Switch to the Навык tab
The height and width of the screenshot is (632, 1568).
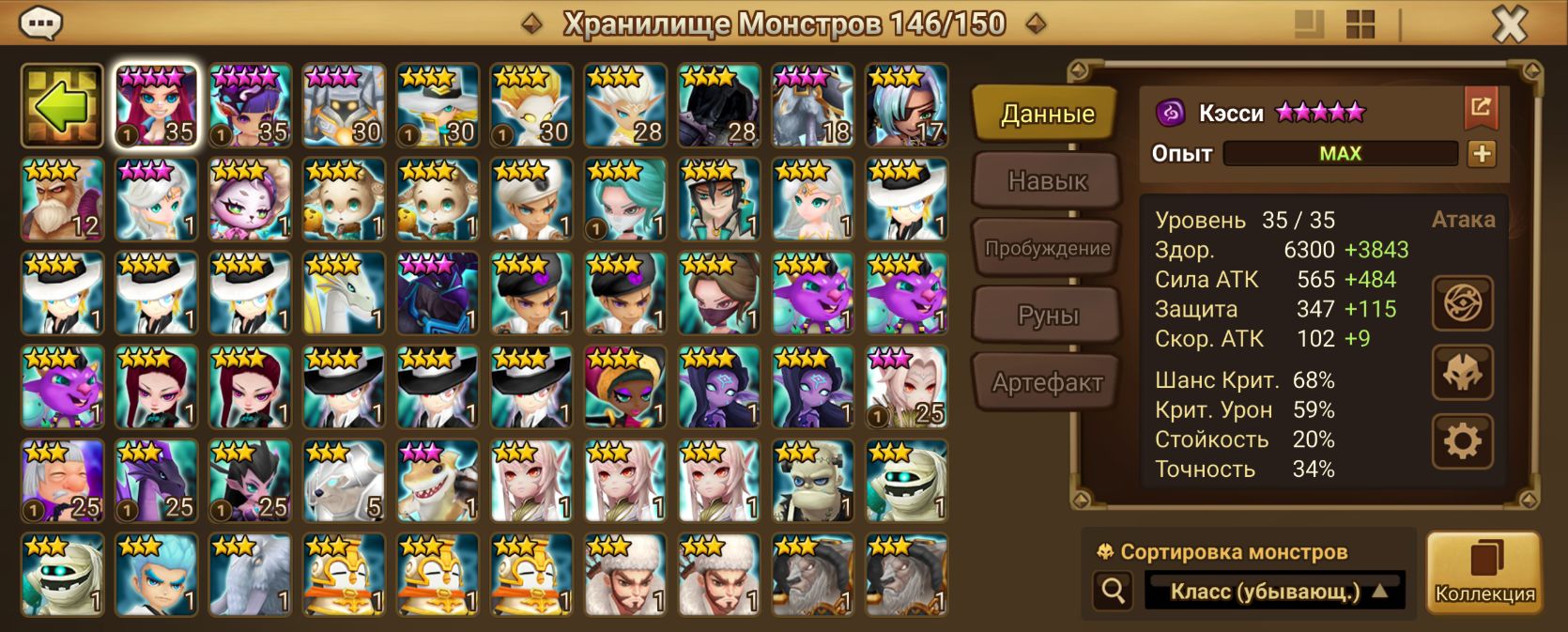[1047, 180]
